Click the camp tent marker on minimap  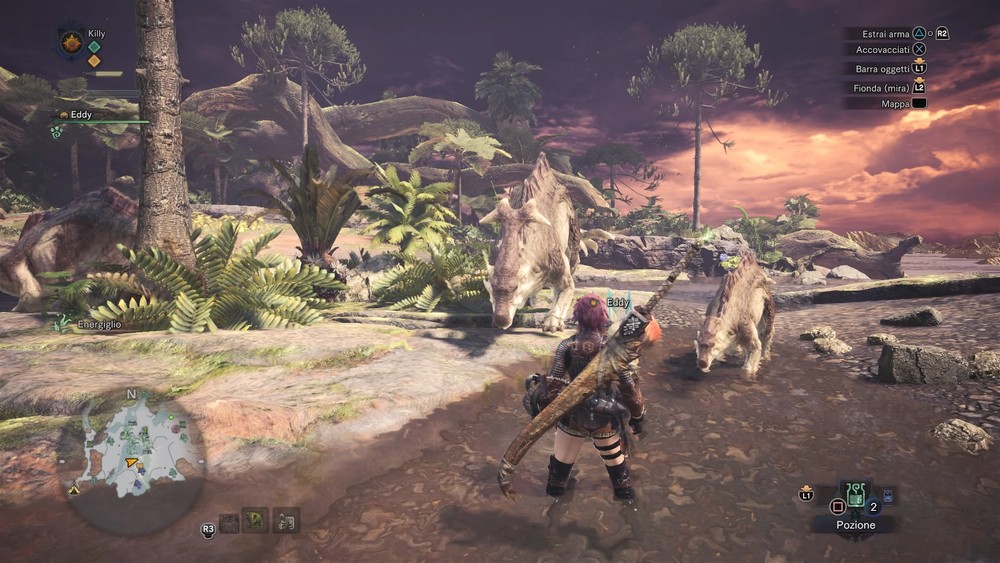coord(75,490)
